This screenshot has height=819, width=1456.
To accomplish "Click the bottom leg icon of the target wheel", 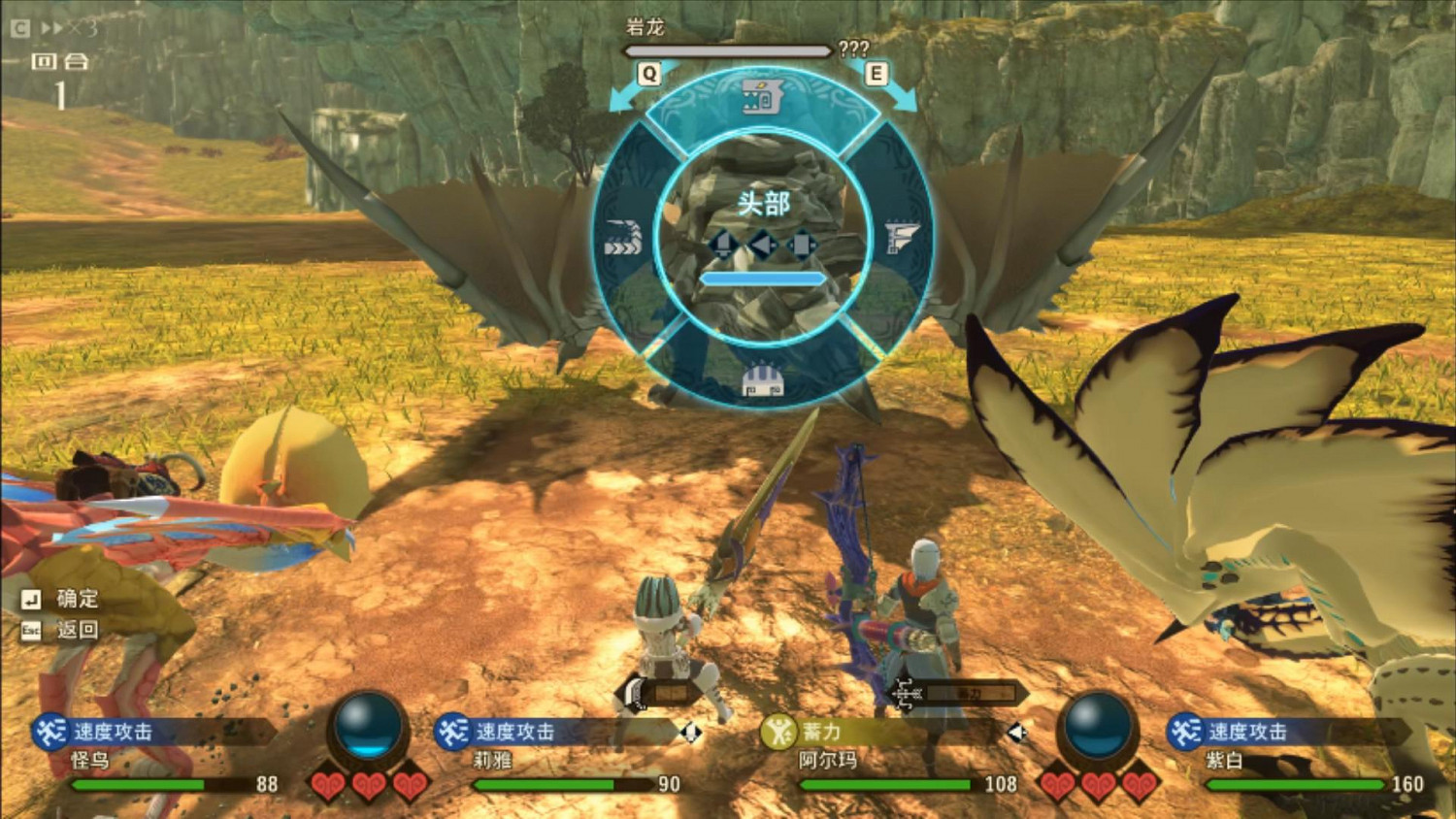I will [x=762, y=381].
